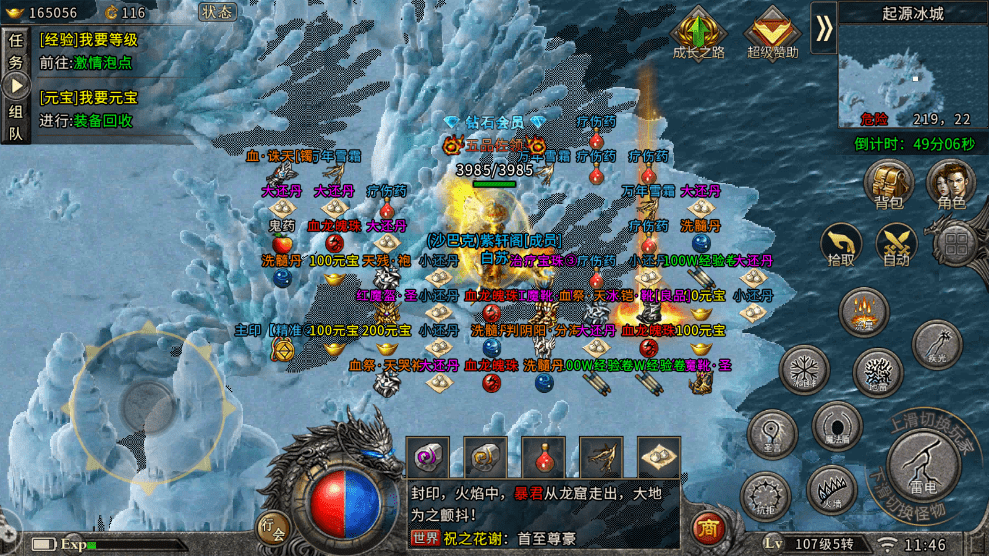Toggle 自动 auto-combat
Image resolution: width=989 pixels, height=556 pixels.
tap(896, 243)
